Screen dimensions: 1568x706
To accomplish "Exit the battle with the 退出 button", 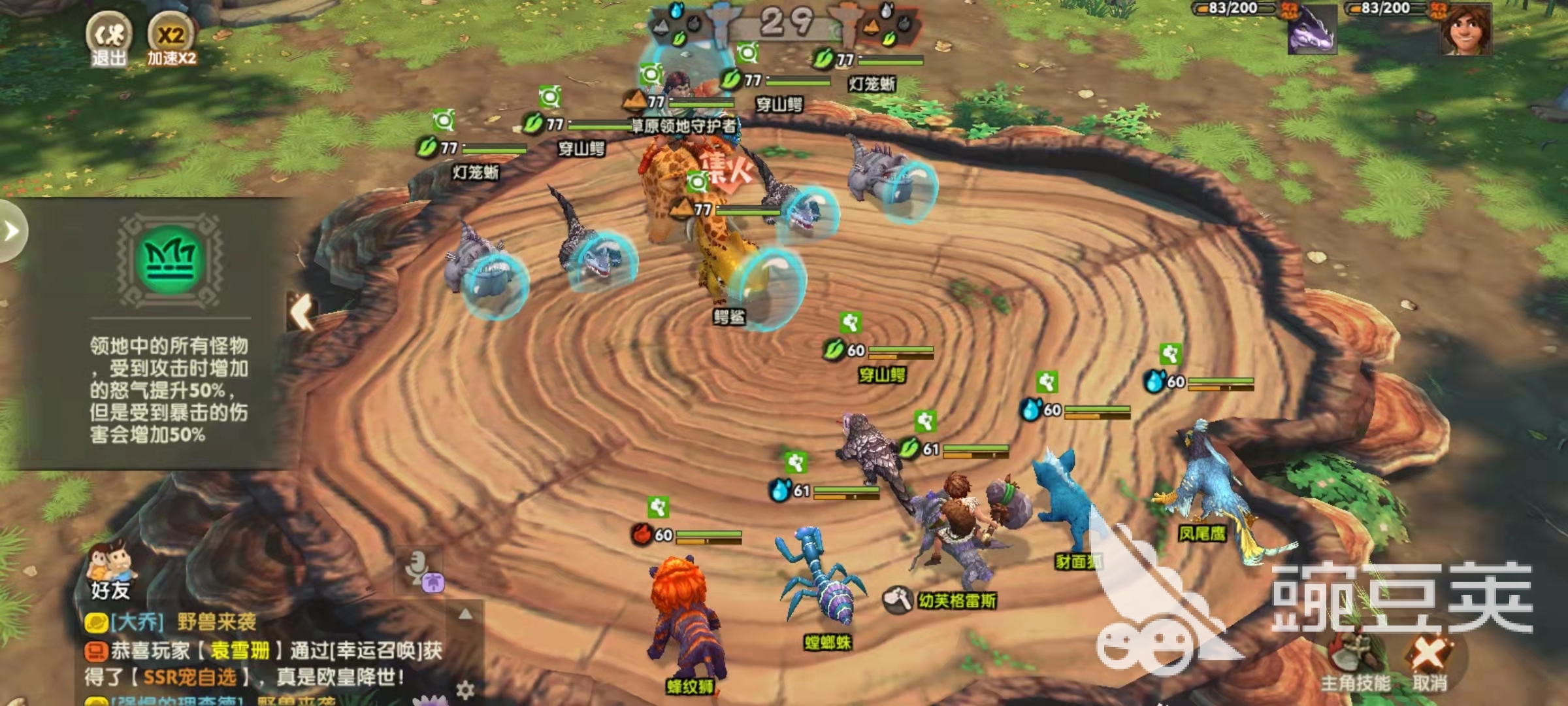I will click(x=108, y=38).
